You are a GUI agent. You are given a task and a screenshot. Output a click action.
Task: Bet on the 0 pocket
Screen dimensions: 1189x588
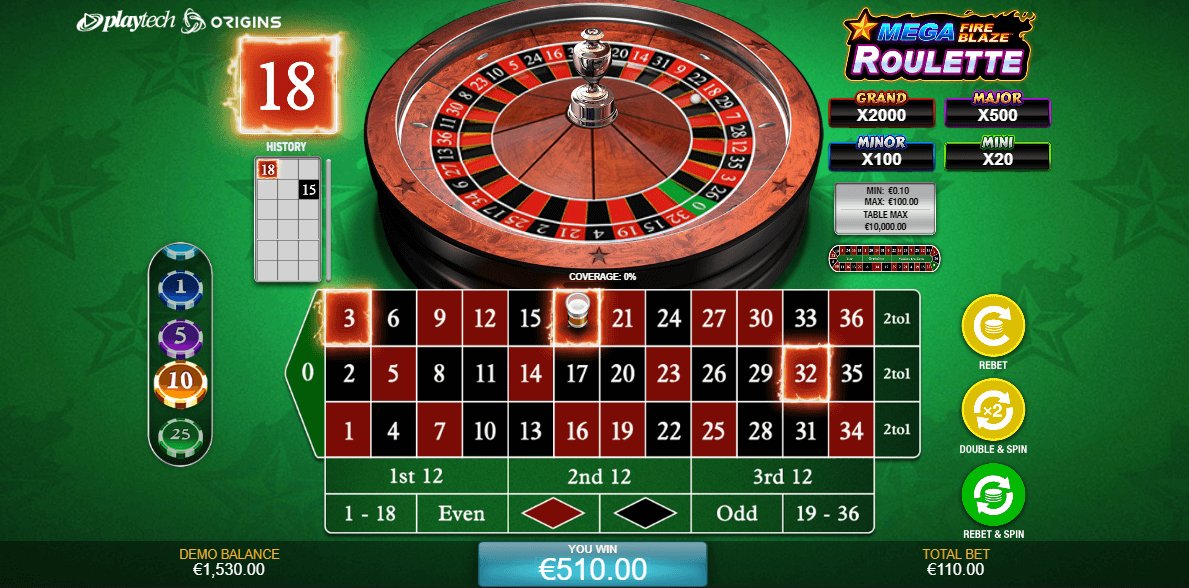click(306, 374)
